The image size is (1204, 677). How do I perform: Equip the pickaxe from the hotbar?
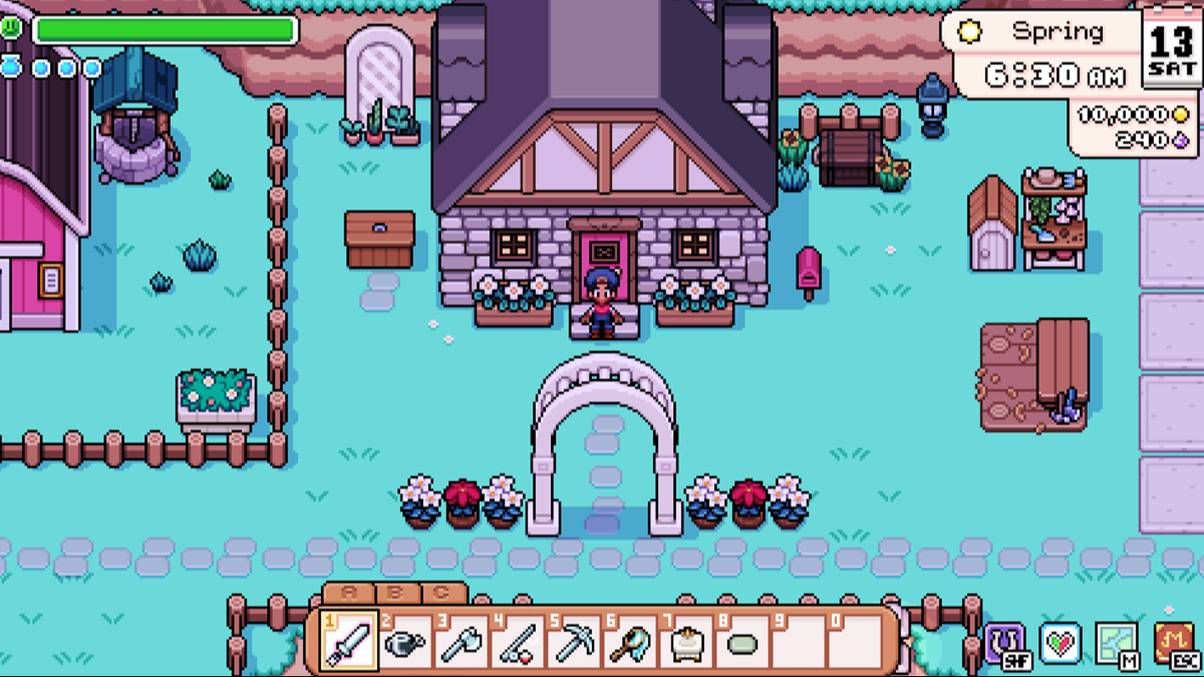(574, 641)
